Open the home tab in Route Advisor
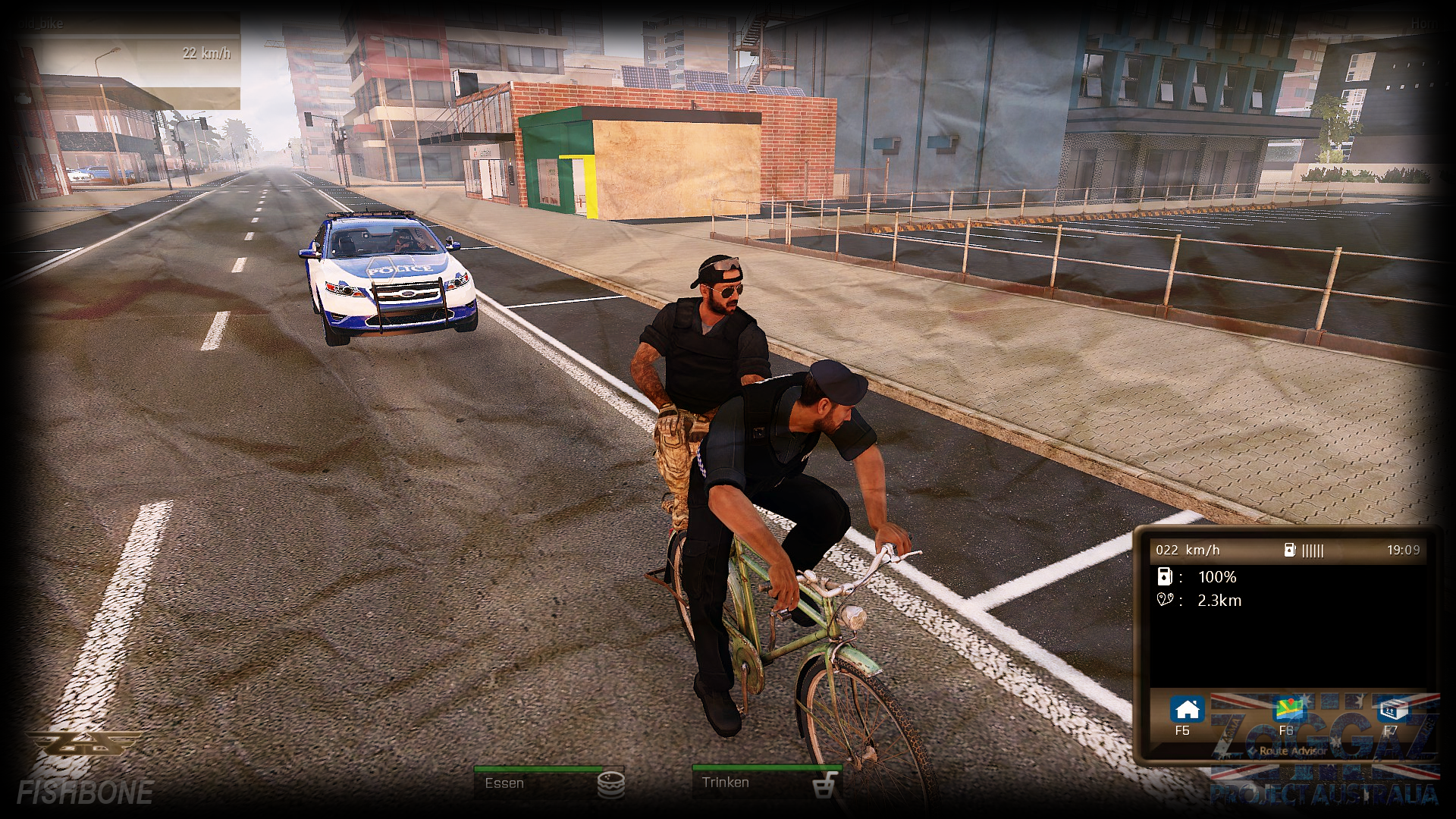This screenshot has width=1456, height=819. coord(1187,711)
